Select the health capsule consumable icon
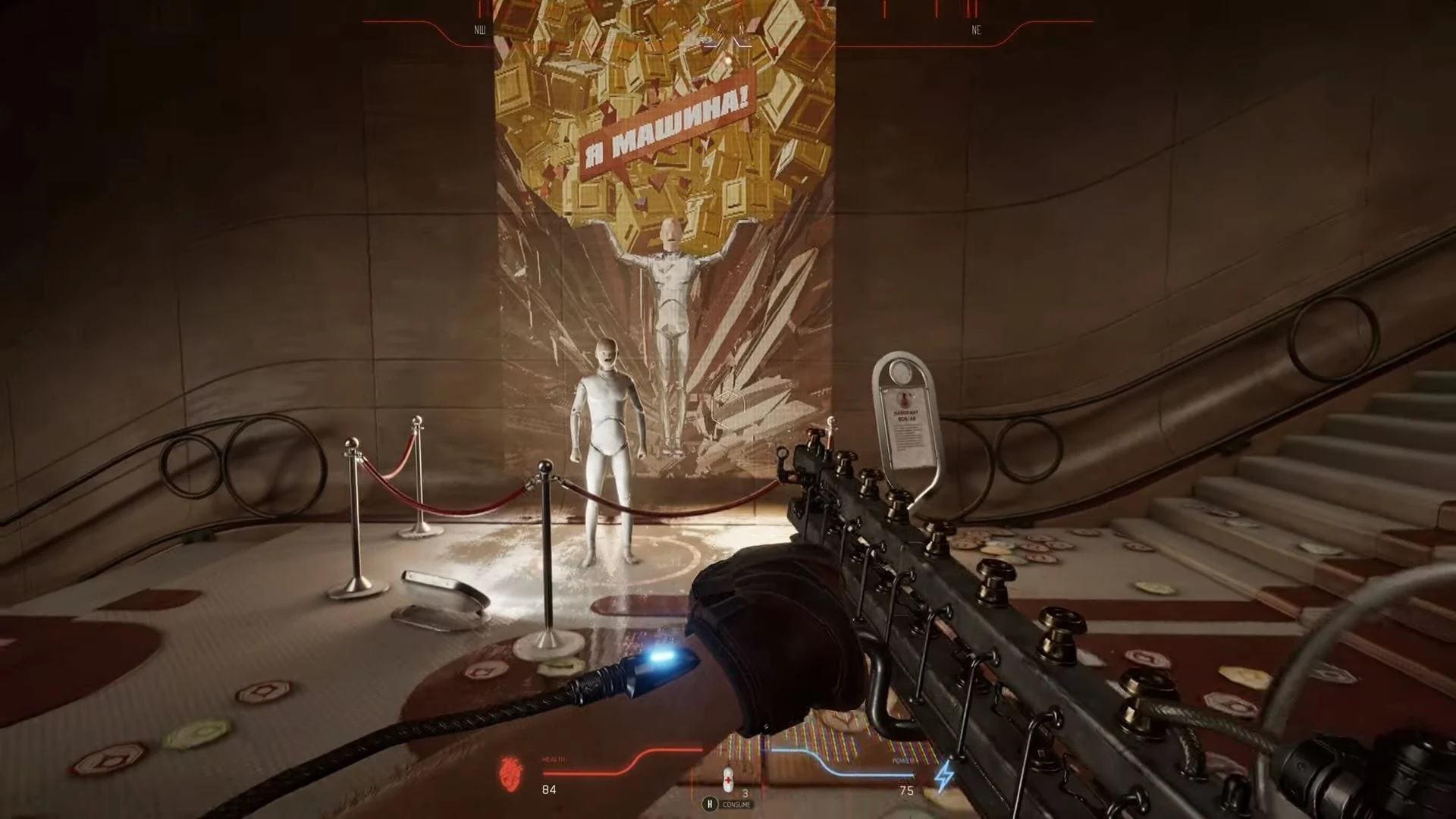Viewport: 1456px width, 819px height. click(x=728, y=779)
